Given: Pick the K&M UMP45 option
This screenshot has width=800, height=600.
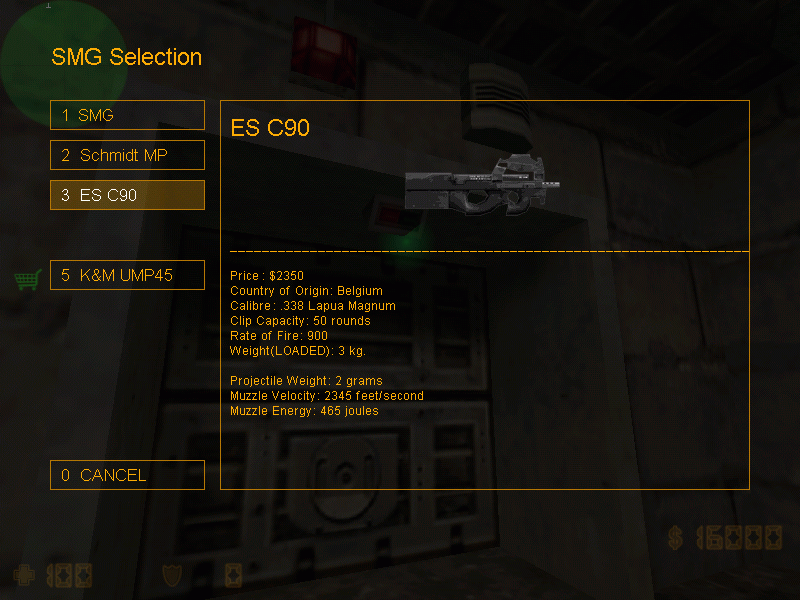Looking at the screenshot, I should pos(127,275).
